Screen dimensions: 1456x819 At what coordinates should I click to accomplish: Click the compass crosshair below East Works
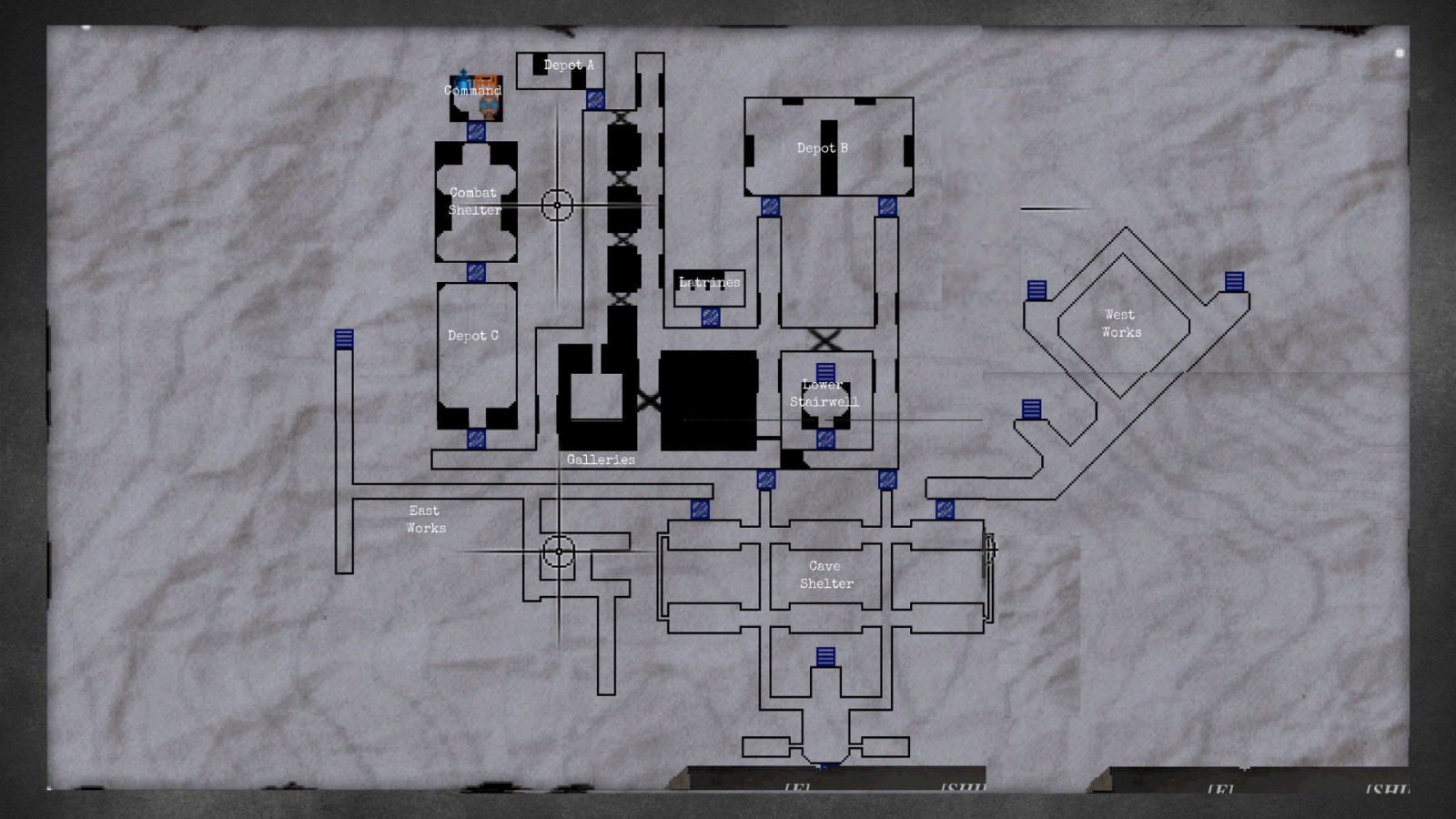pyautogui.click(x=561, y=551)
